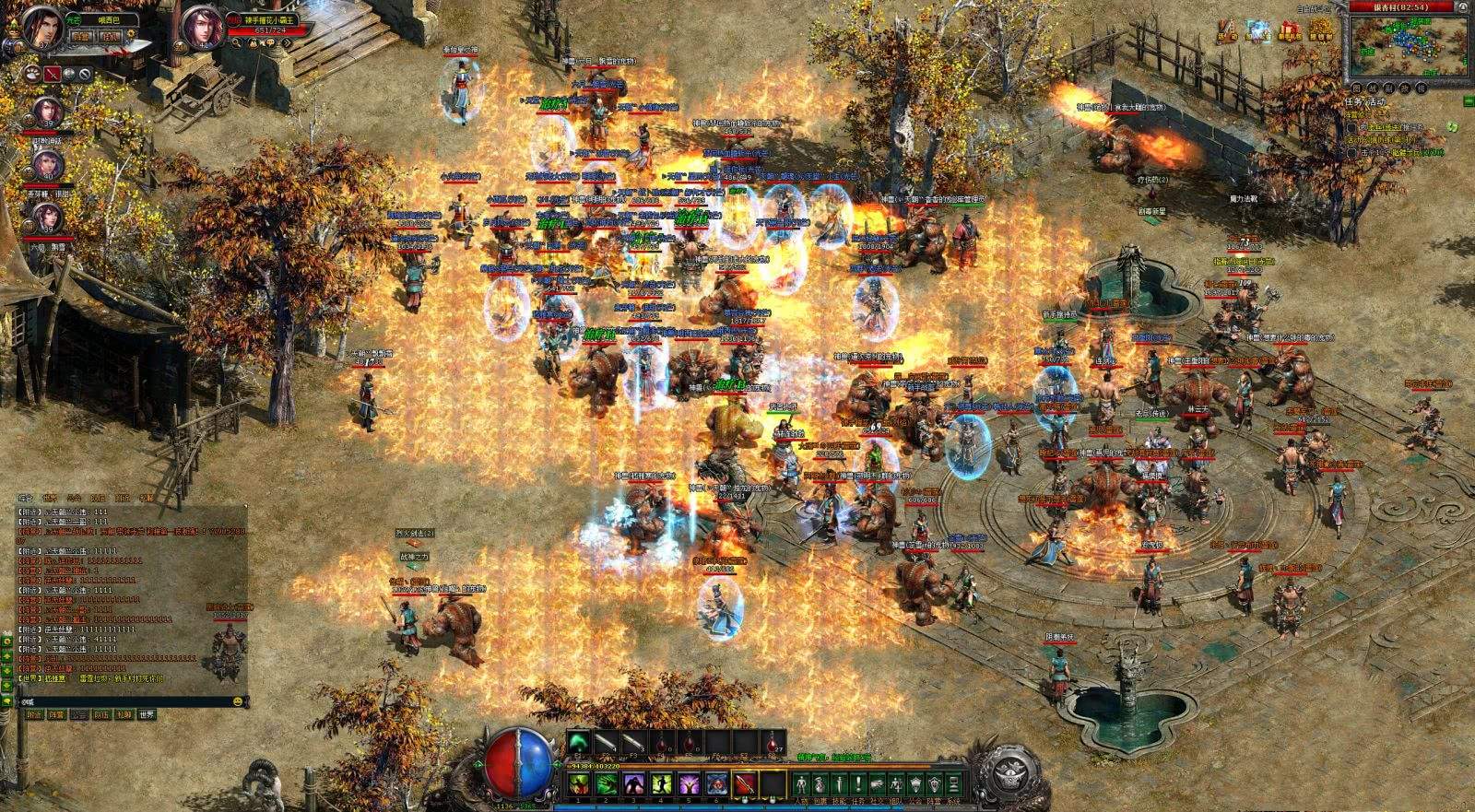Use the red potion with 27 count

[773, 741]
